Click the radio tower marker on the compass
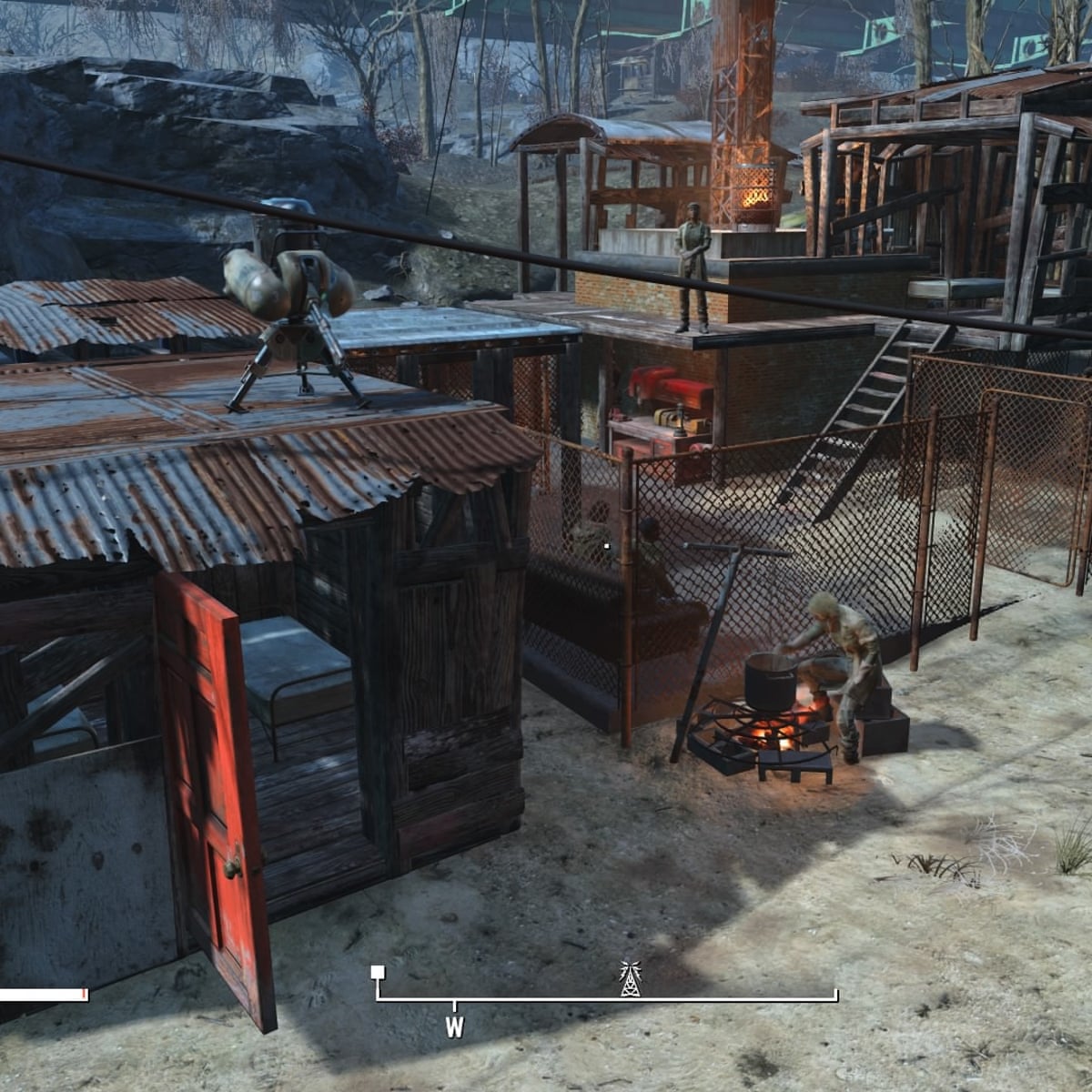 629,978
